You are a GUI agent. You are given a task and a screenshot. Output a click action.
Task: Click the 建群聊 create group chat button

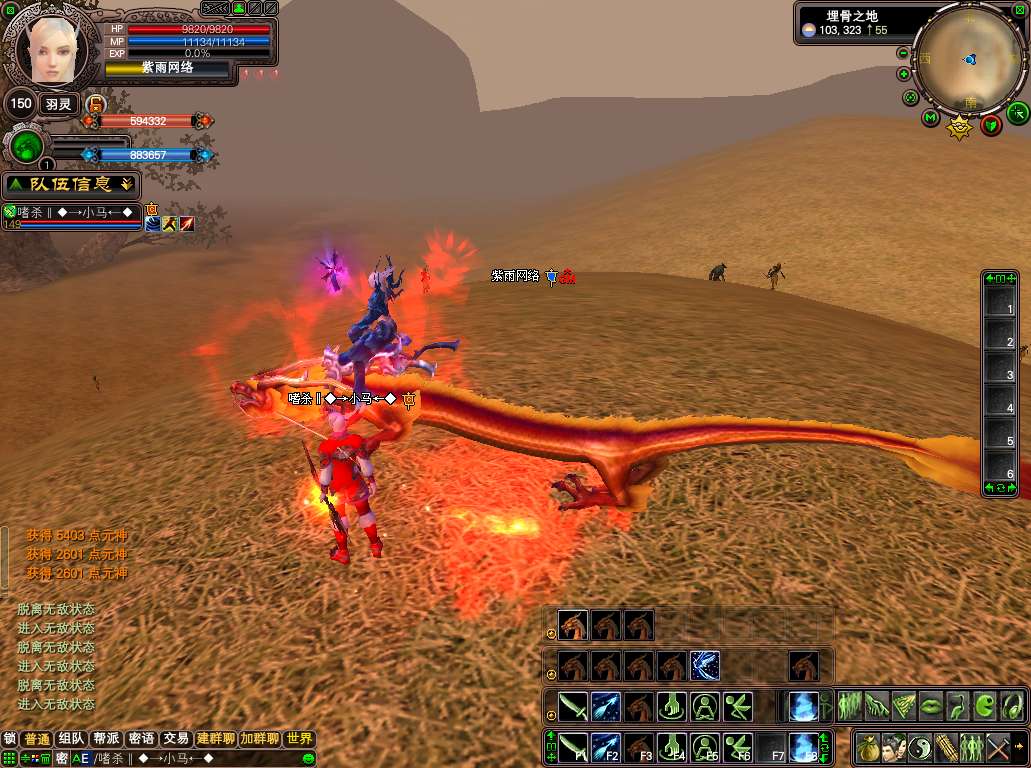[216, 739]
